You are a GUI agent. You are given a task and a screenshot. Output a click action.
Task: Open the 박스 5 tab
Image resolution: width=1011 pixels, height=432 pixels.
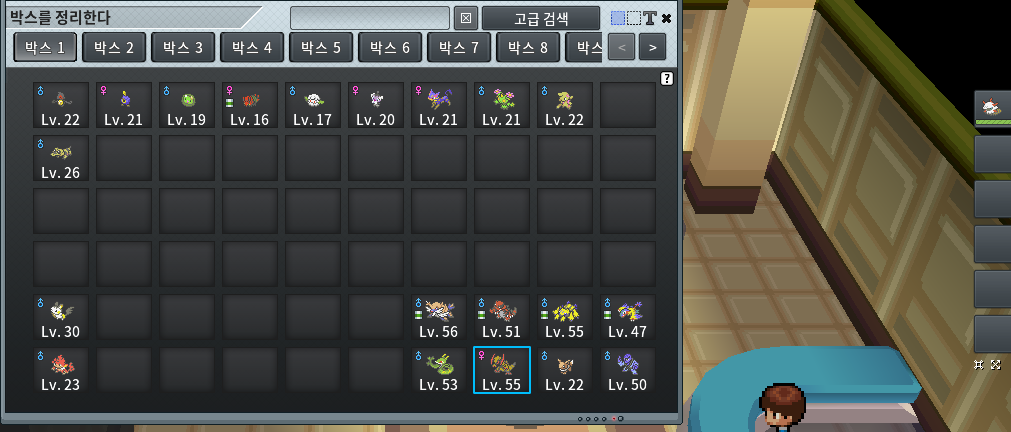click(x=320, y=47)
